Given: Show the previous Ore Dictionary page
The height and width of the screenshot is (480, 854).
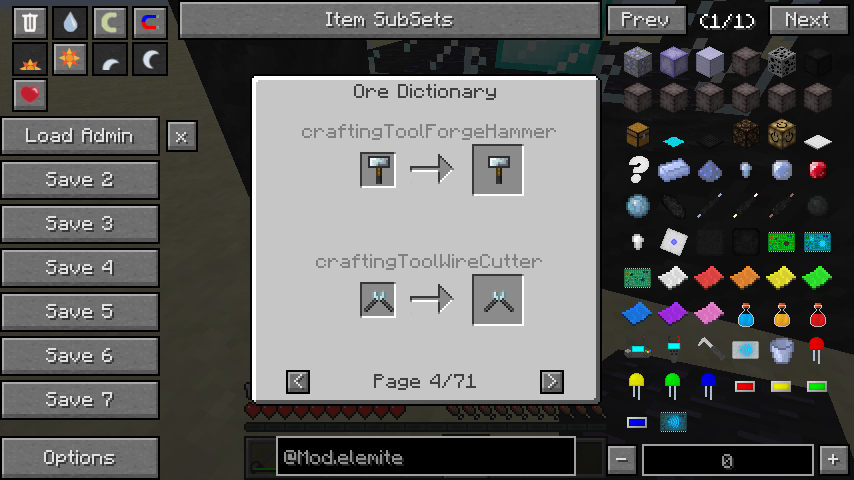Looking at the screenshot, I should point(298,381).
